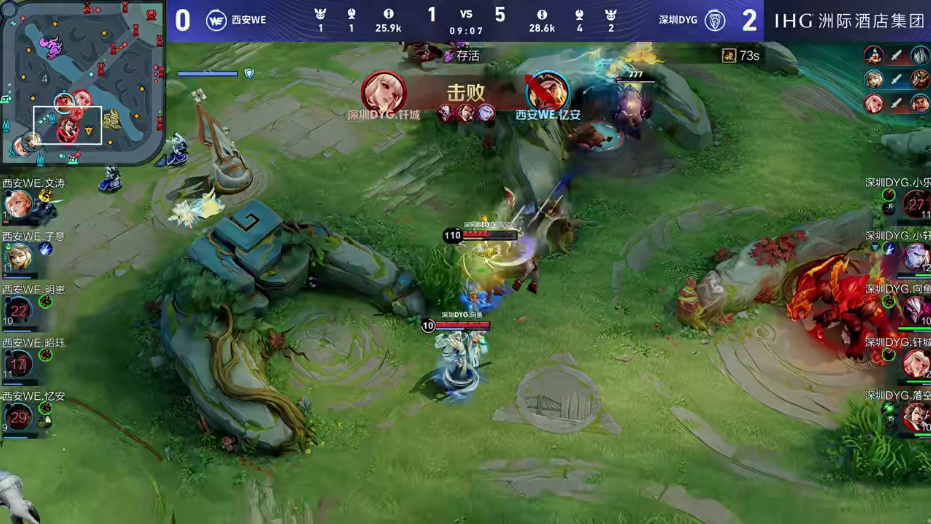Open the battlefield minimap
Screen dimensions: 931x524
[x=82, y=82]
